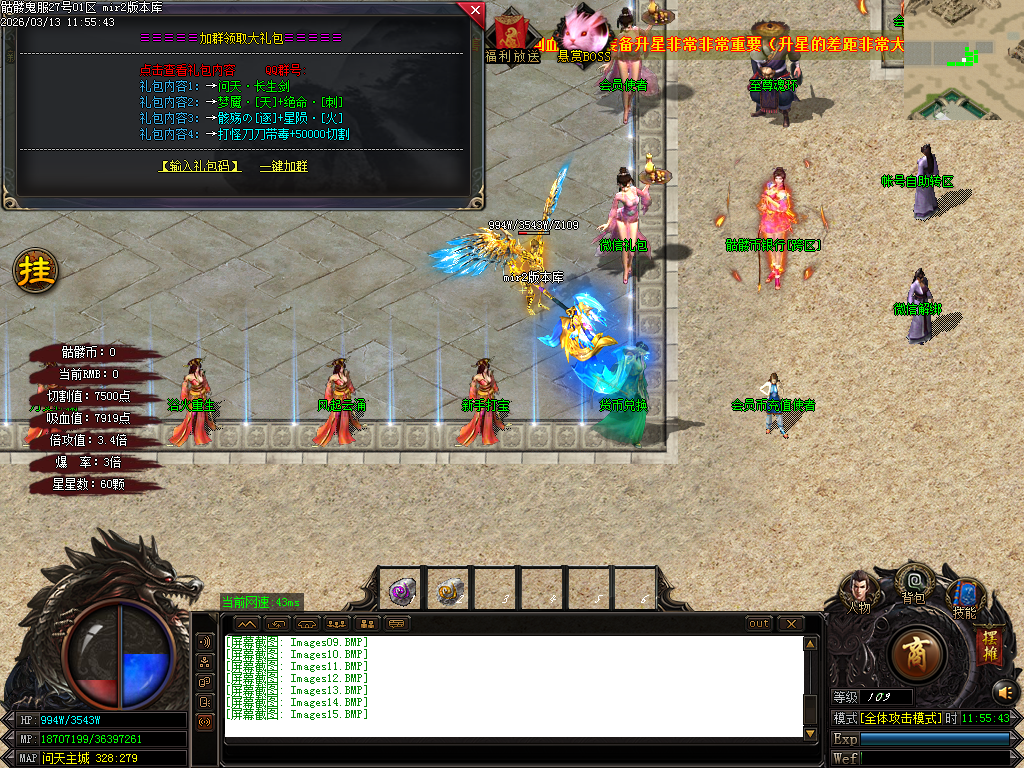Toggle the round 挂 auto-play button
This screenshot has width=1024, height=768.
(35, 270)
